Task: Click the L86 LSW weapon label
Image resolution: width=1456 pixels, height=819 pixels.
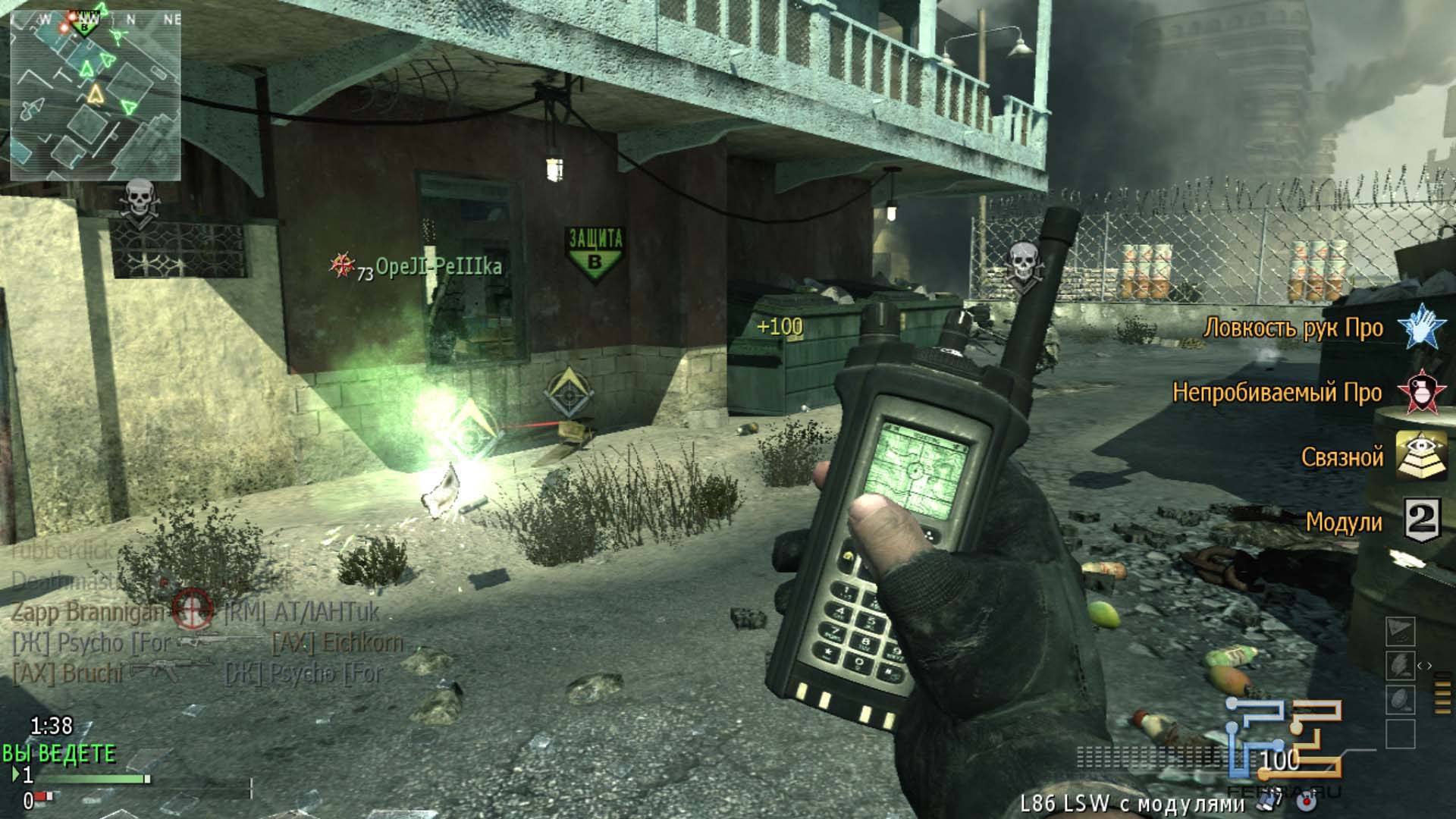Action: pos(1130,802)
